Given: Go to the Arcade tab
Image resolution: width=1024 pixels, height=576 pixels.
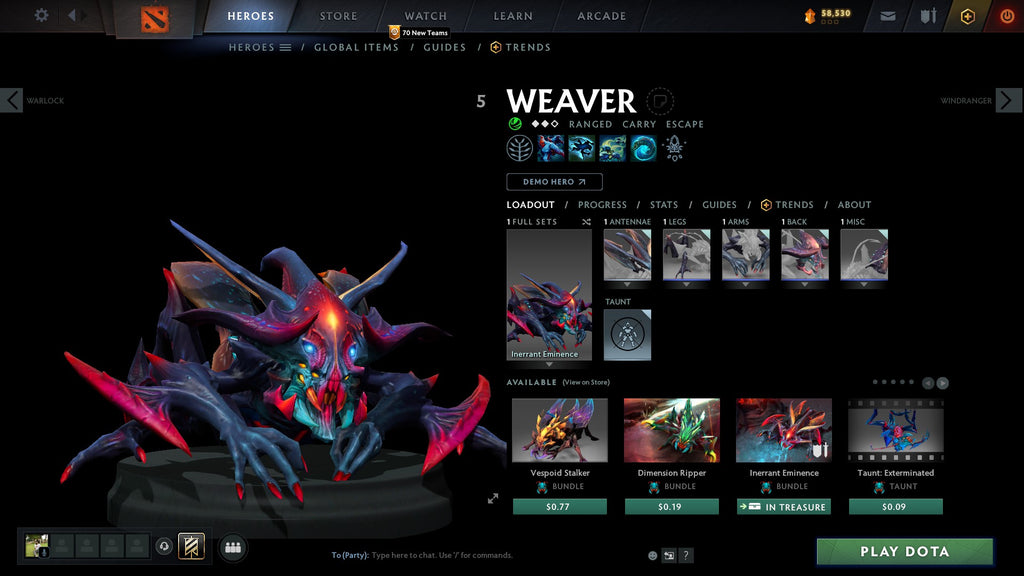Looking at the screenshot, I should (x=601, y=16).
